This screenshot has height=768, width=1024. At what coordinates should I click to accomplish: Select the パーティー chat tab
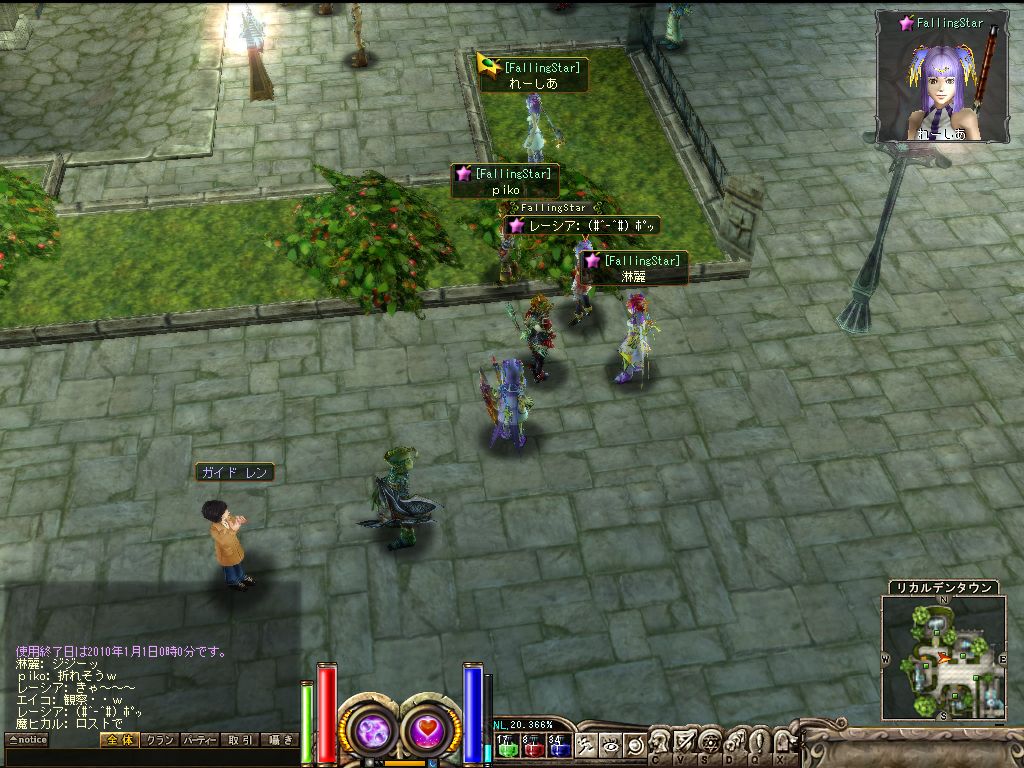pyautogui.click(x=200, y=740)
